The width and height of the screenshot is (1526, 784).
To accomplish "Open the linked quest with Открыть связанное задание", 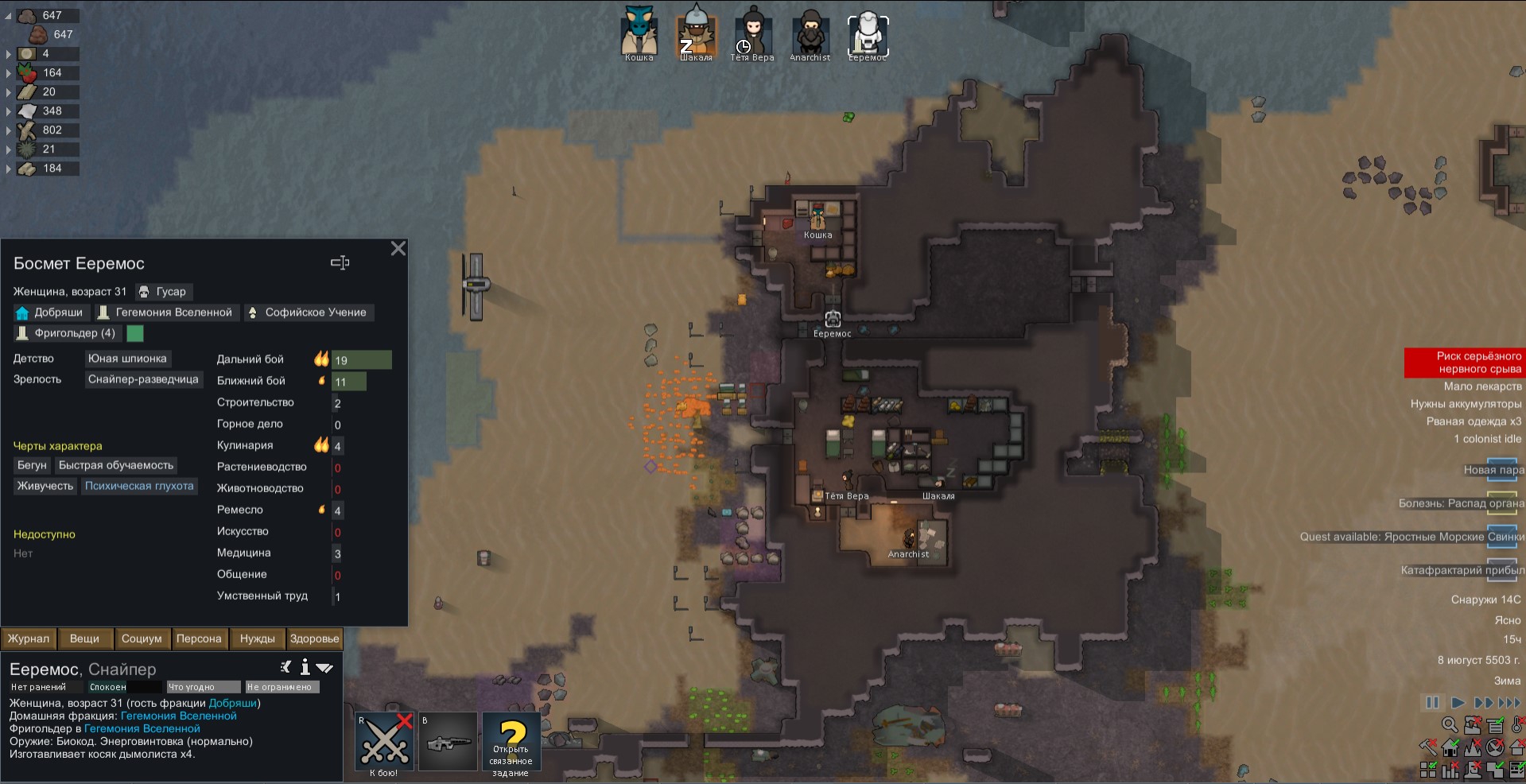I will [x=511, y=742].
